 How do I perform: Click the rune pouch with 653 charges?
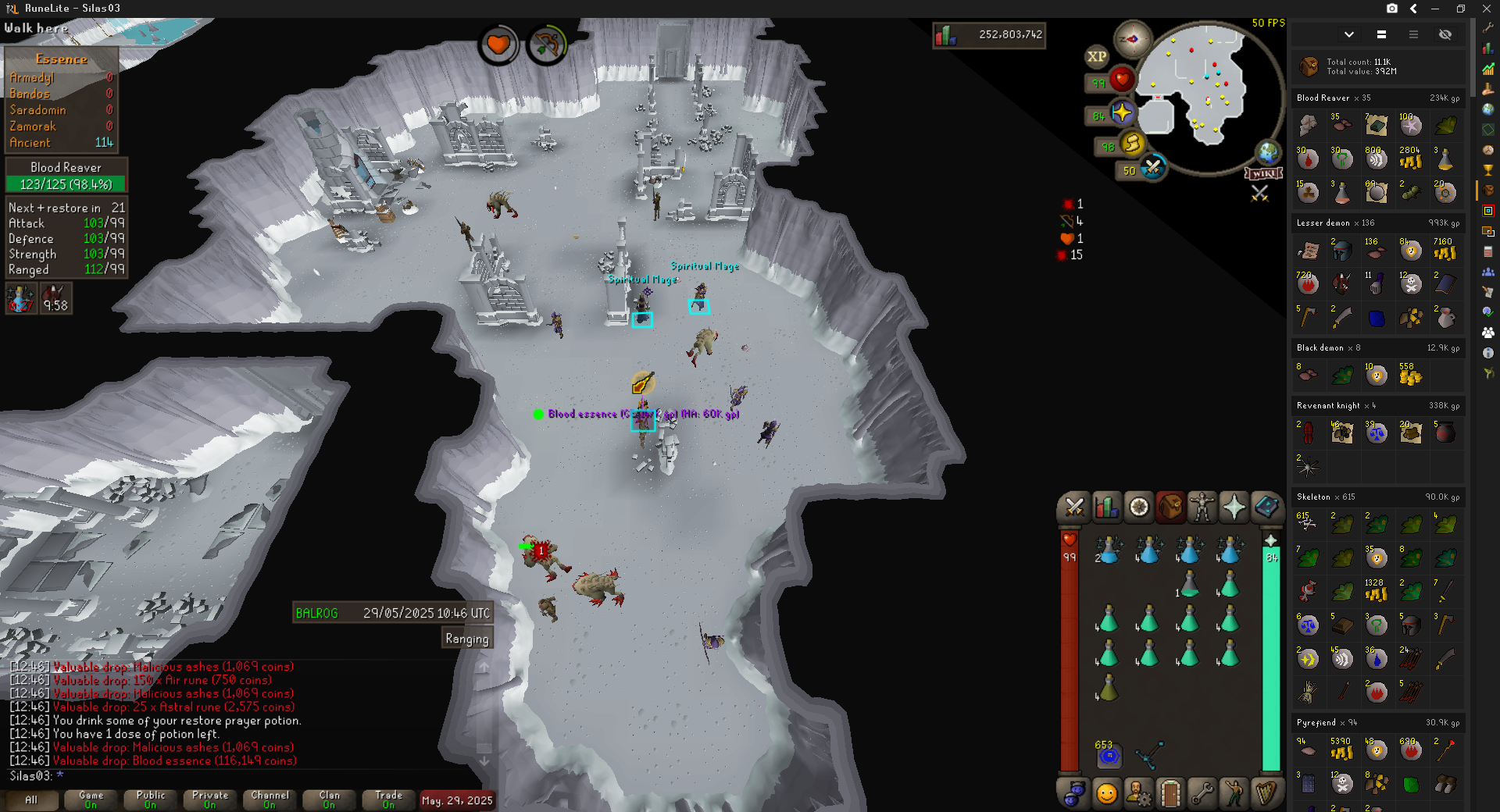click(1108, 755)
